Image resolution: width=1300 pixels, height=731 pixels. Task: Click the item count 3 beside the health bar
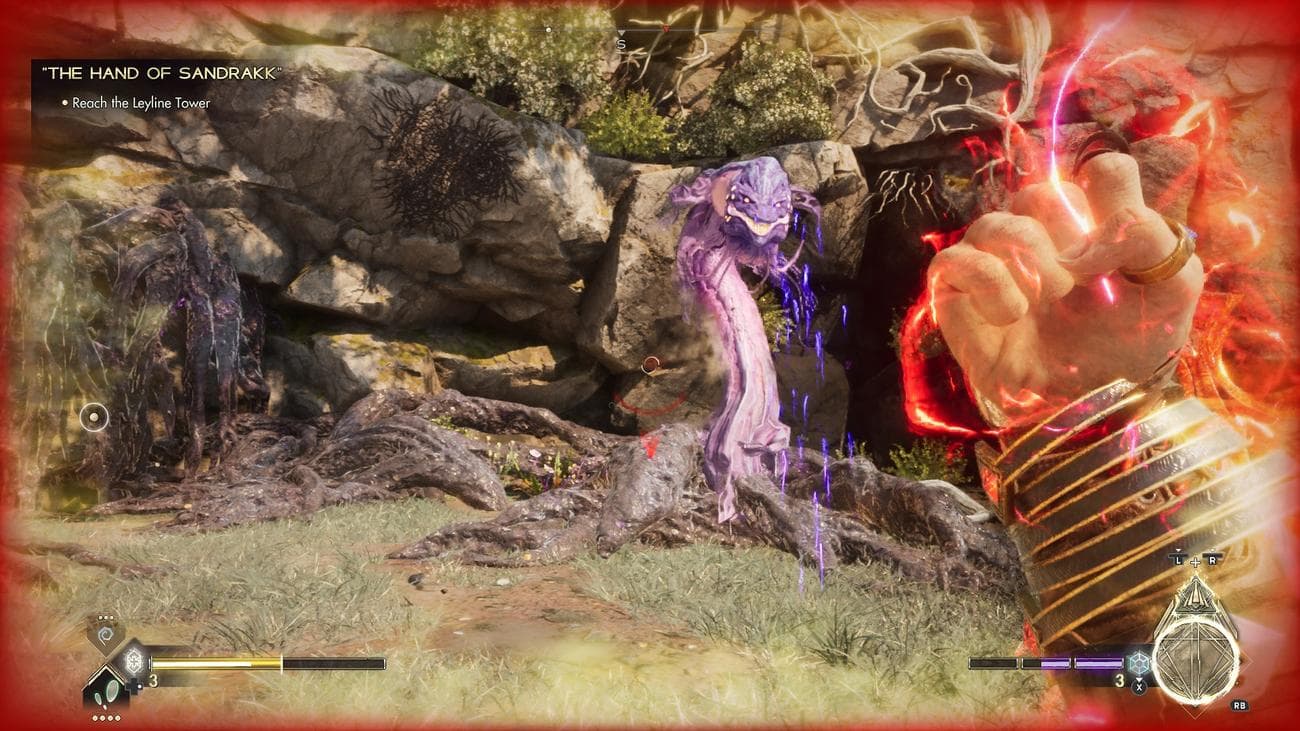click(x=153, y=680)
